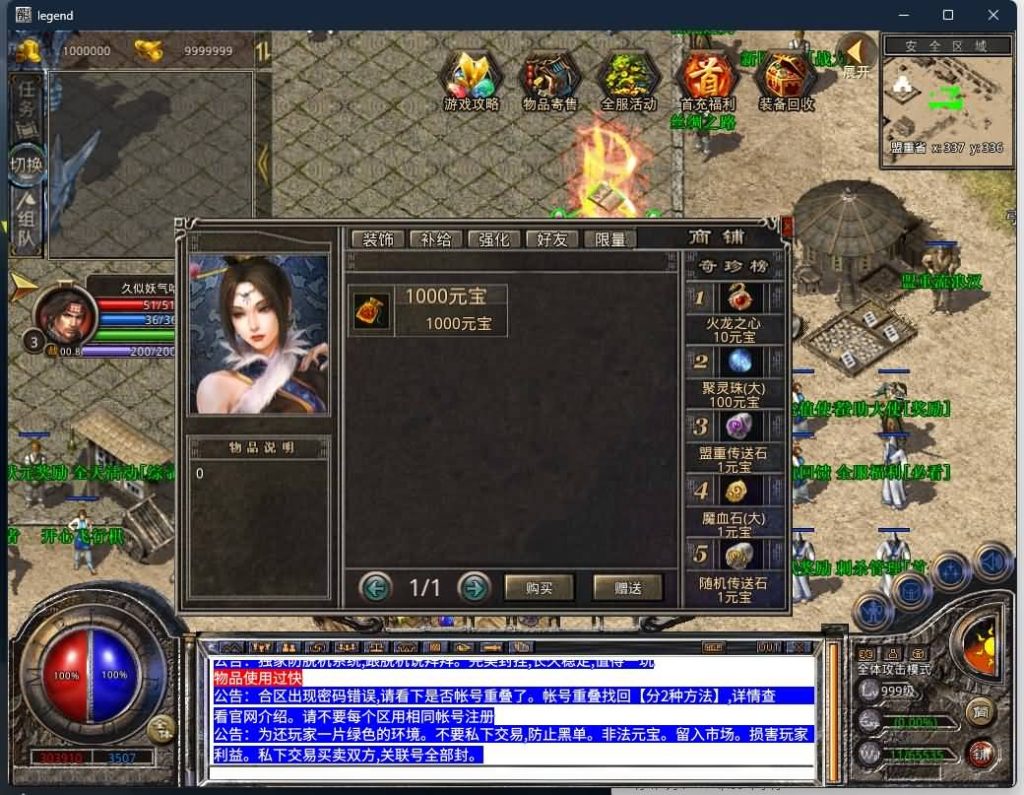Open the 物品寄售 consignment icon
The width and height of the screenshot is (1024, 795).
(549, 78)
